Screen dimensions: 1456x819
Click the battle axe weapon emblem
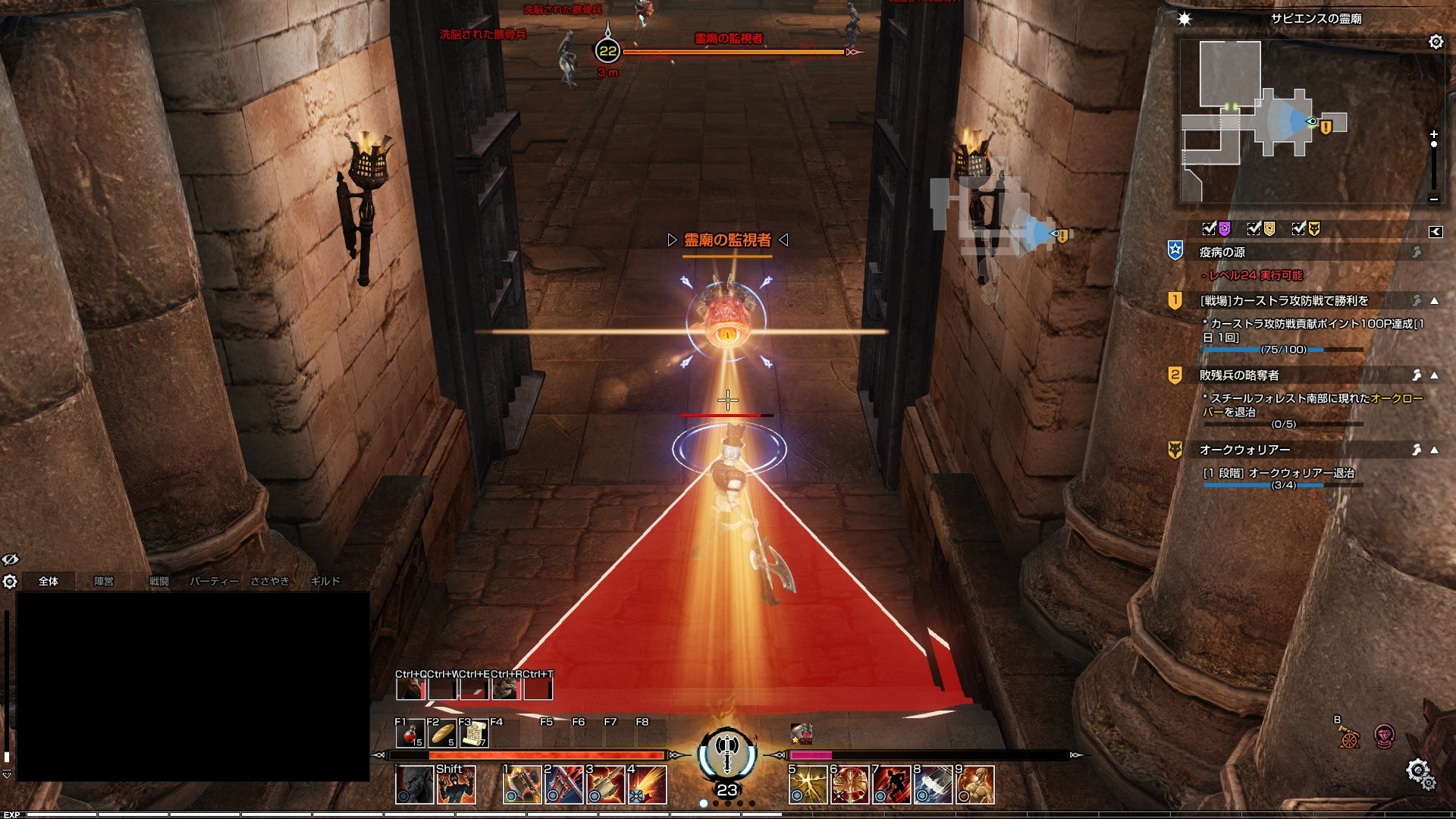click(727, 752)
